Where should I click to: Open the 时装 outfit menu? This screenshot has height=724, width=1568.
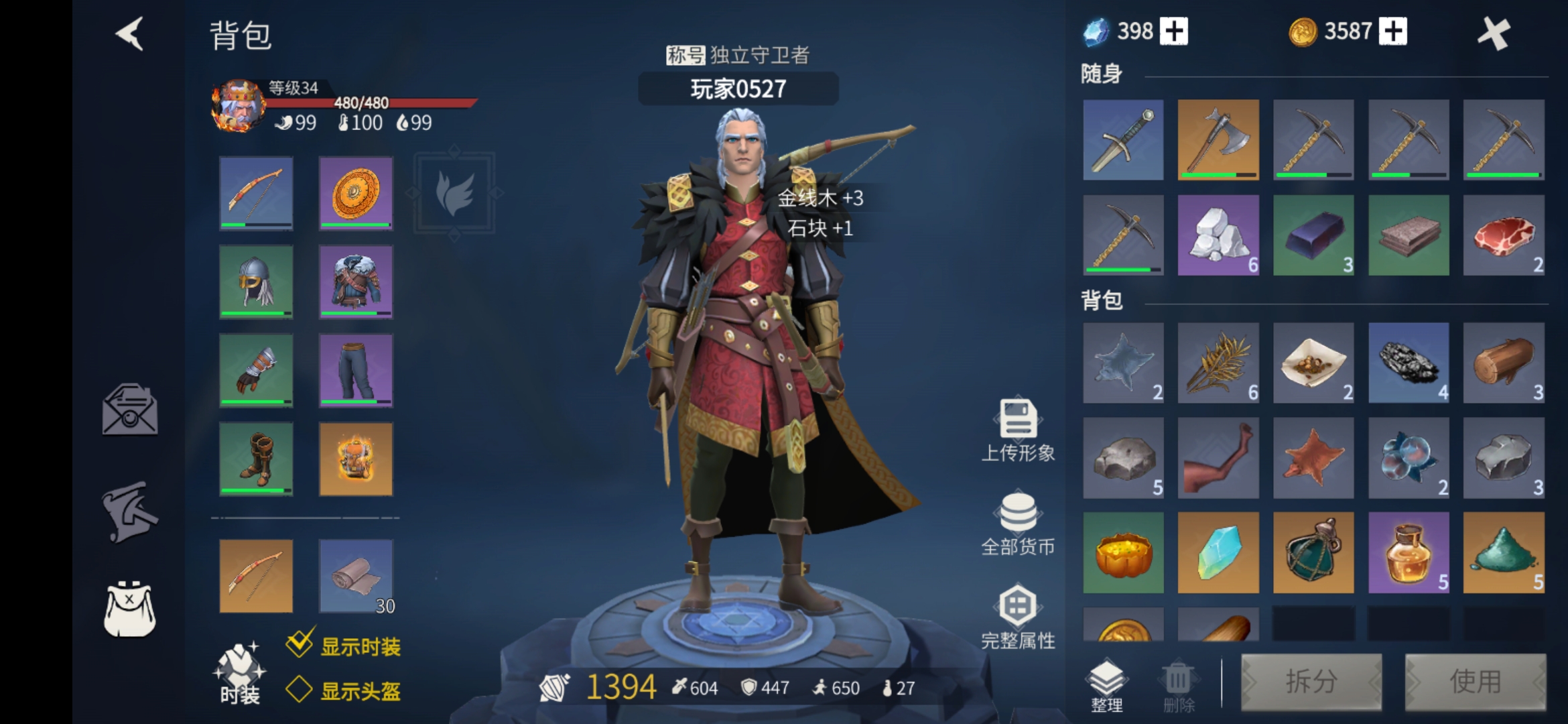point(239,674)
